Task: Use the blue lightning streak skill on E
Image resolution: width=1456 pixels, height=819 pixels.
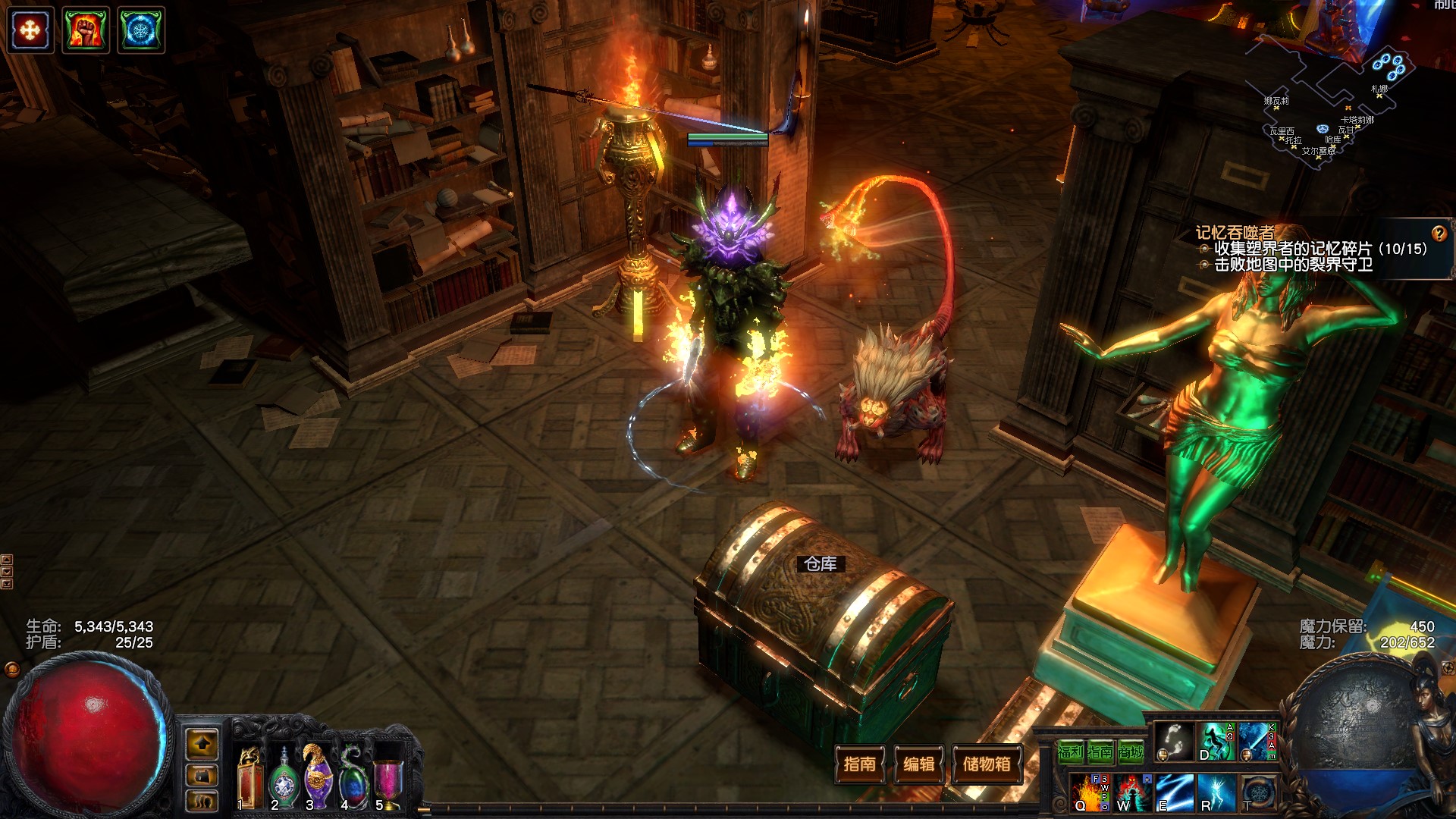Action: (x=1174, y=792)
